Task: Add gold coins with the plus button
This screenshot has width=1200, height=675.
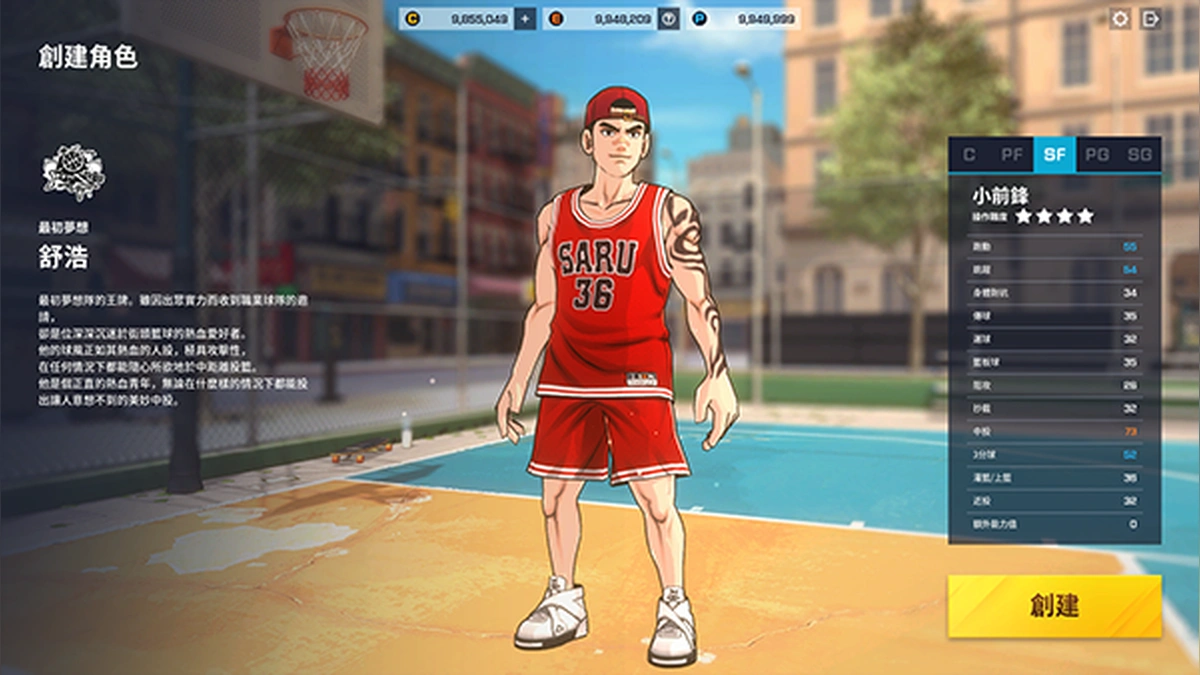Action: click(x=525, y=19)
